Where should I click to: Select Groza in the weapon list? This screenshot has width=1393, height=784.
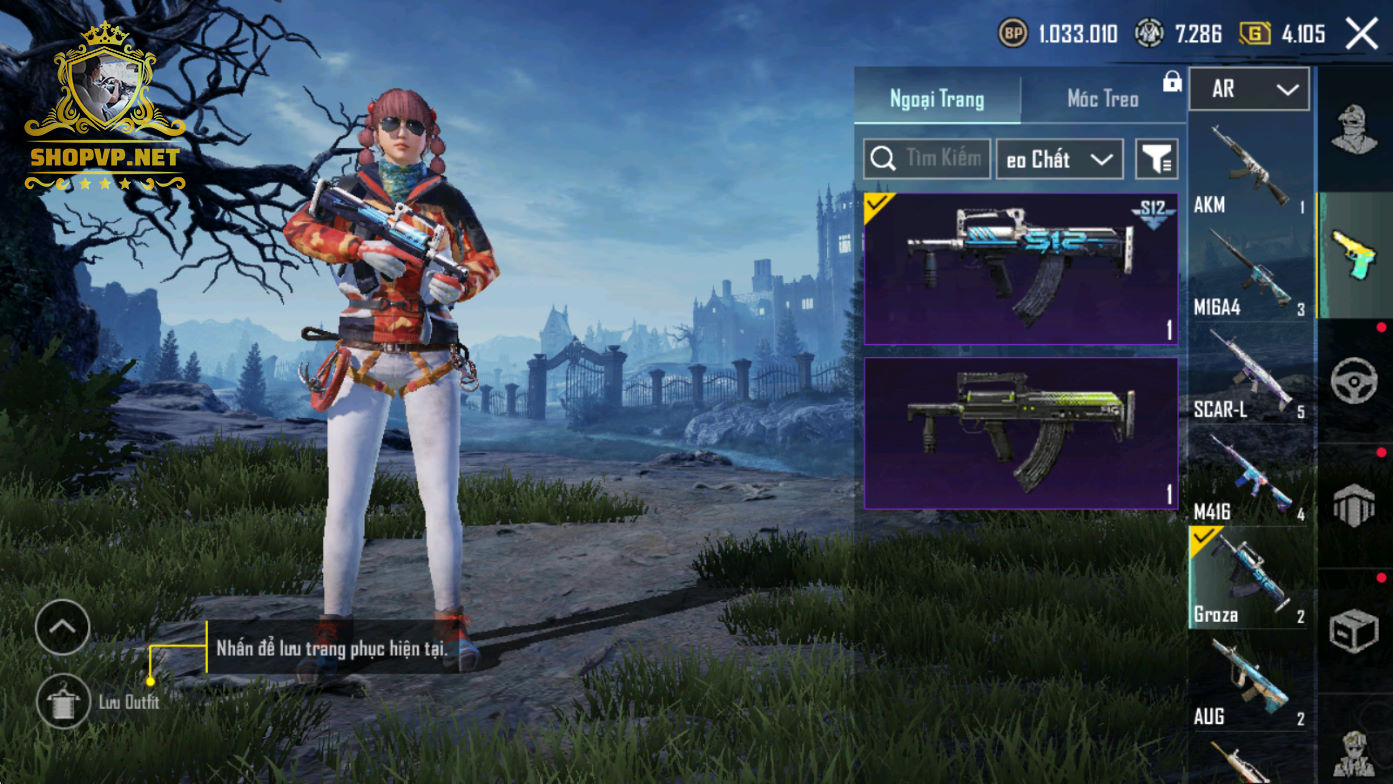pos(1249,578)
